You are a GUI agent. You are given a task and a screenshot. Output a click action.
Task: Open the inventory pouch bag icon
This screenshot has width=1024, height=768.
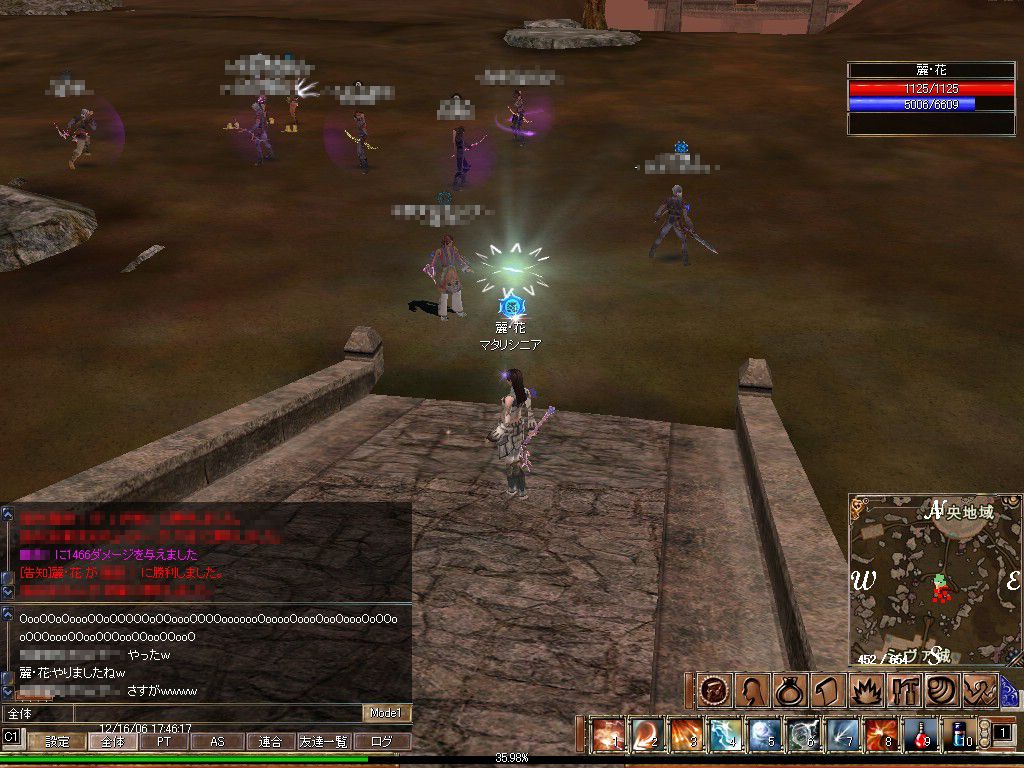click(787, 690)
